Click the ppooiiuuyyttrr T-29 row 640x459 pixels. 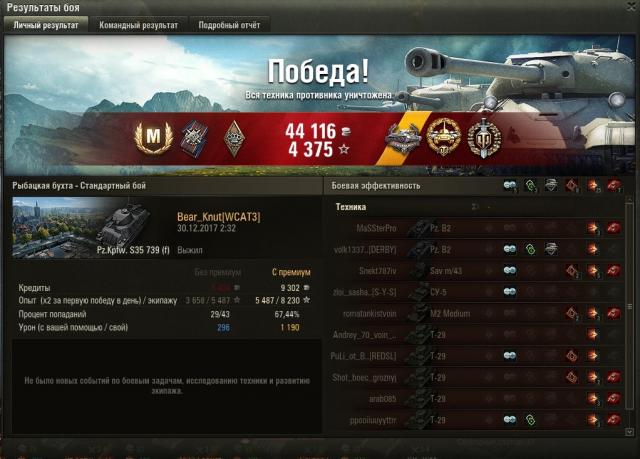tap(480, 419)
